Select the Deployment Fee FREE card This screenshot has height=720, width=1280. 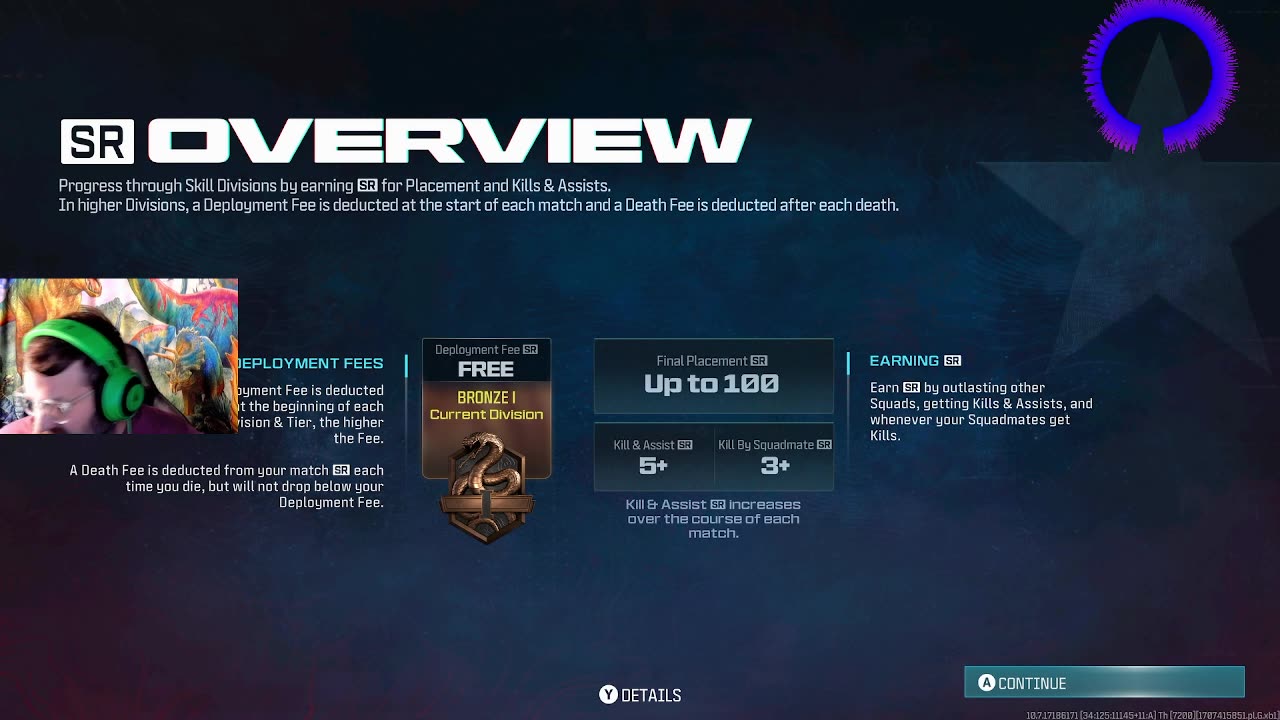486,360
